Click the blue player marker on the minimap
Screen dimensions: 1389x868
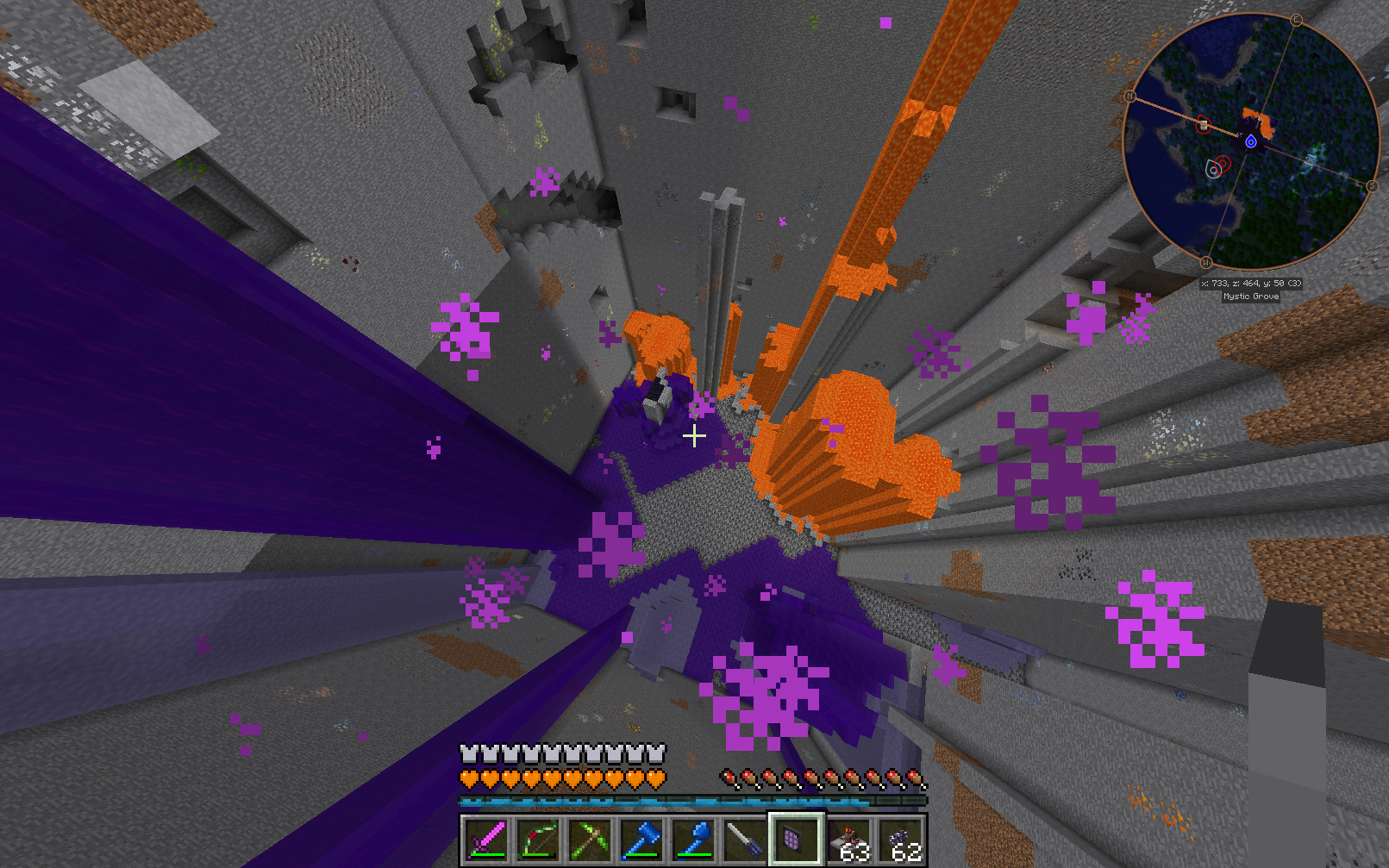pos(1250,141)
